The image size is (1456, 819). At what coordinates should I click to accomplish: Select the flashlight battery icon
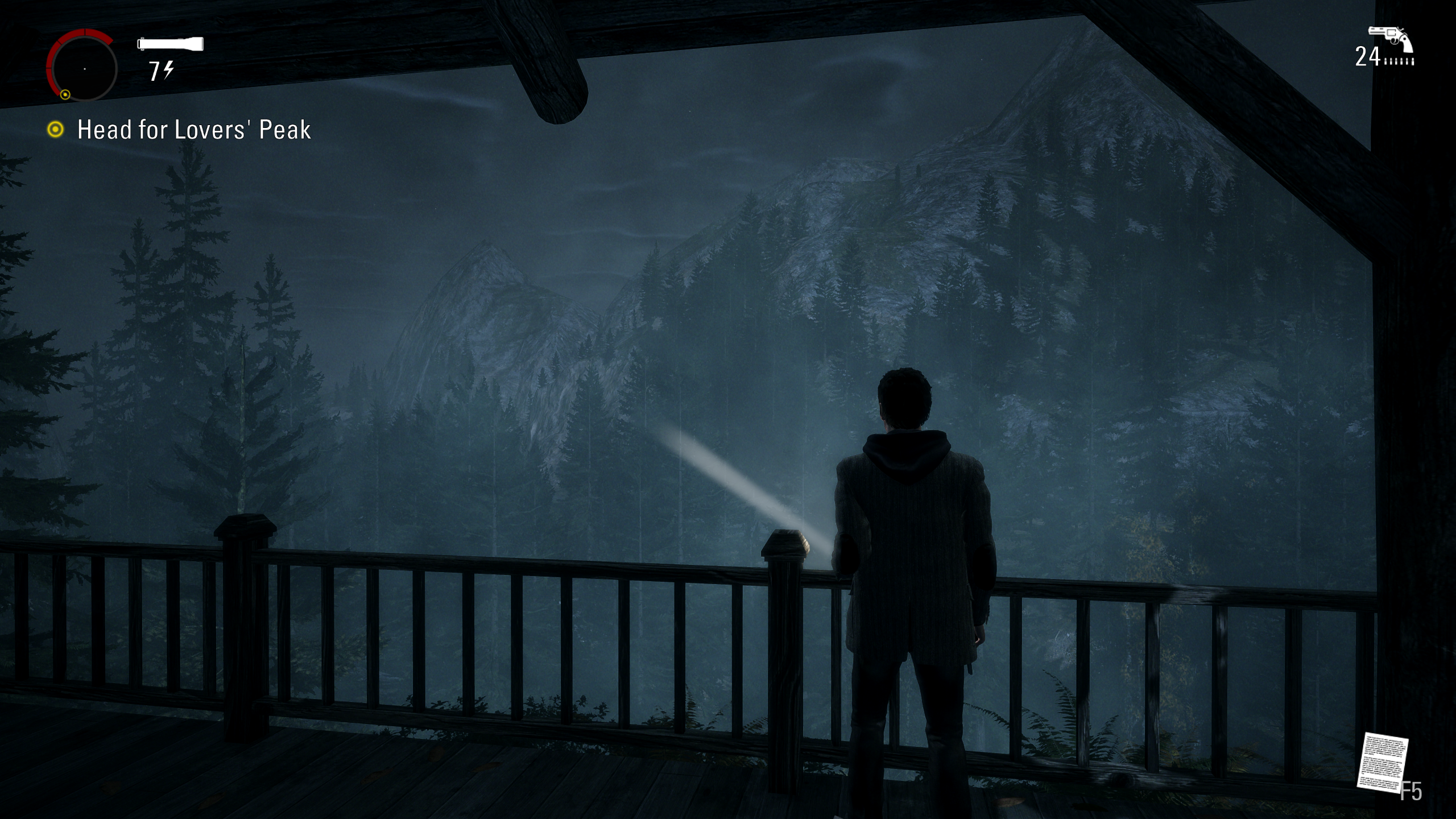coord(170,44)
